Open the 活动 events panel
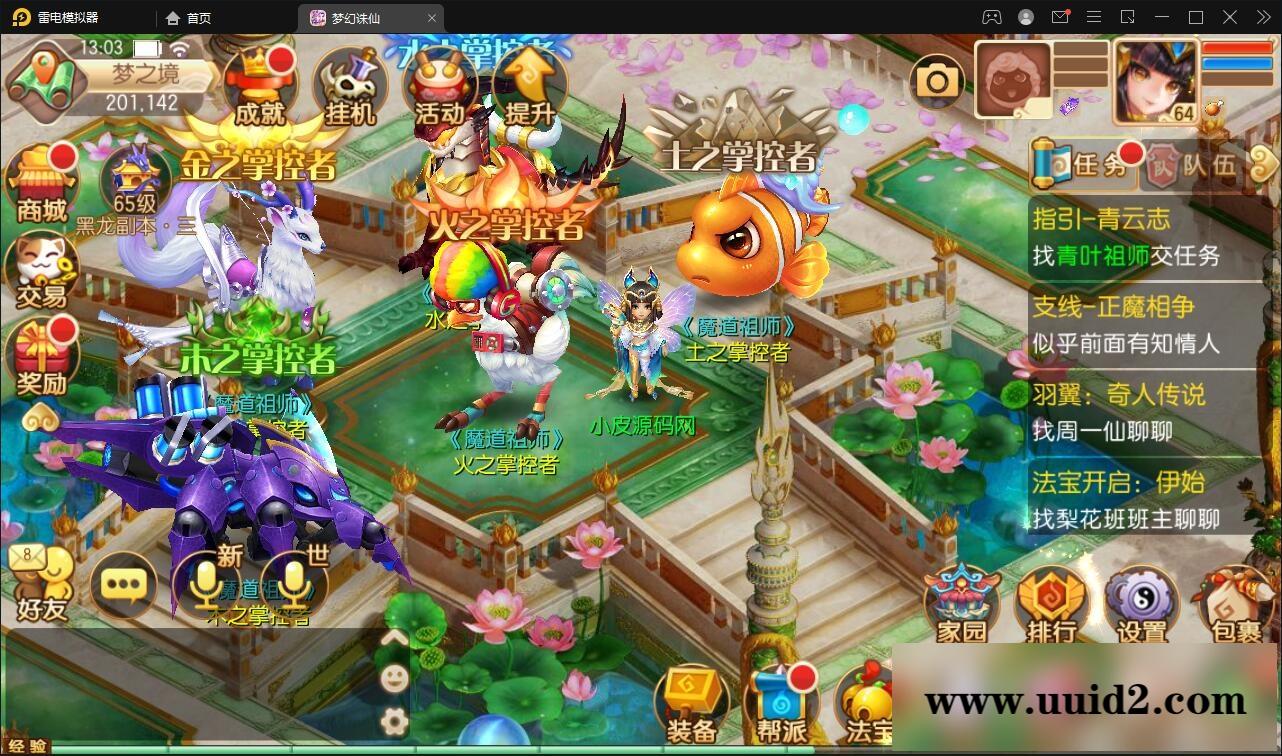This screenshot has width=1282, height=756. (x=440, y=86)
